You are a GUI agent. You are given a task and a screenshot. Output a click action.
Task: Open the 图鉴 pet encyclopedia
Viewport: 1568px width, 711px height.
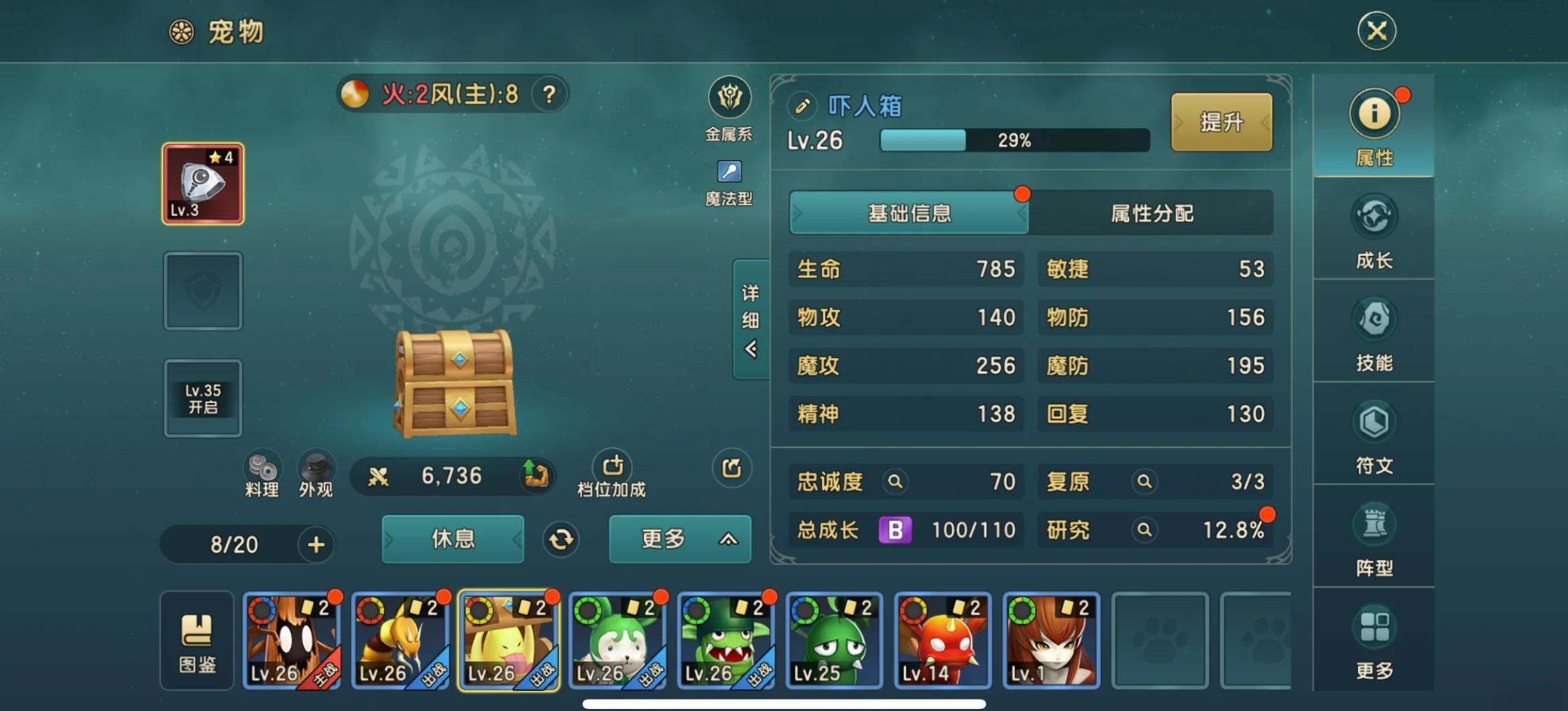coord(196,641)
